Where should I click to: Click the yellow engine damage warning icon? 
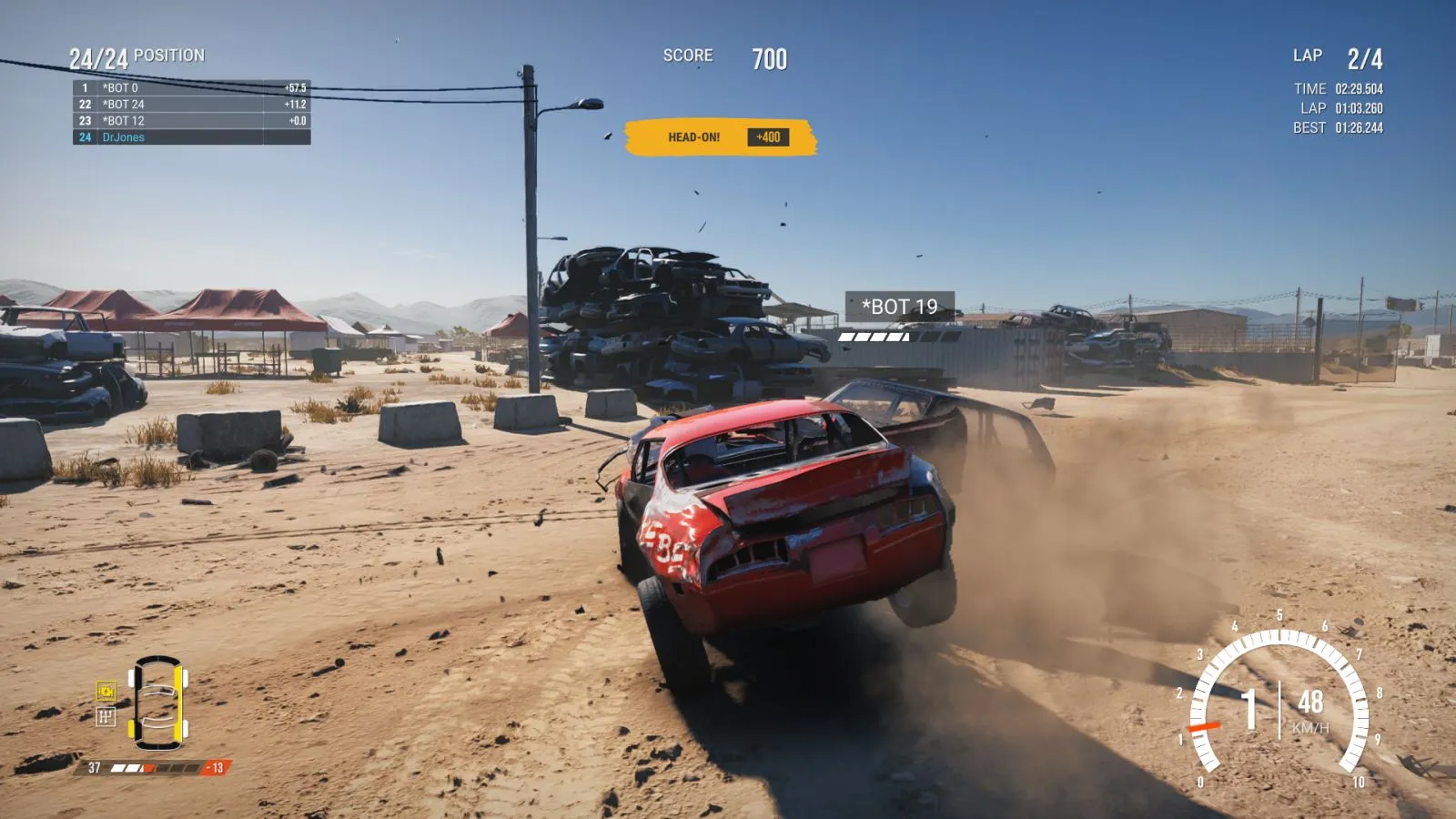(106, 692)
